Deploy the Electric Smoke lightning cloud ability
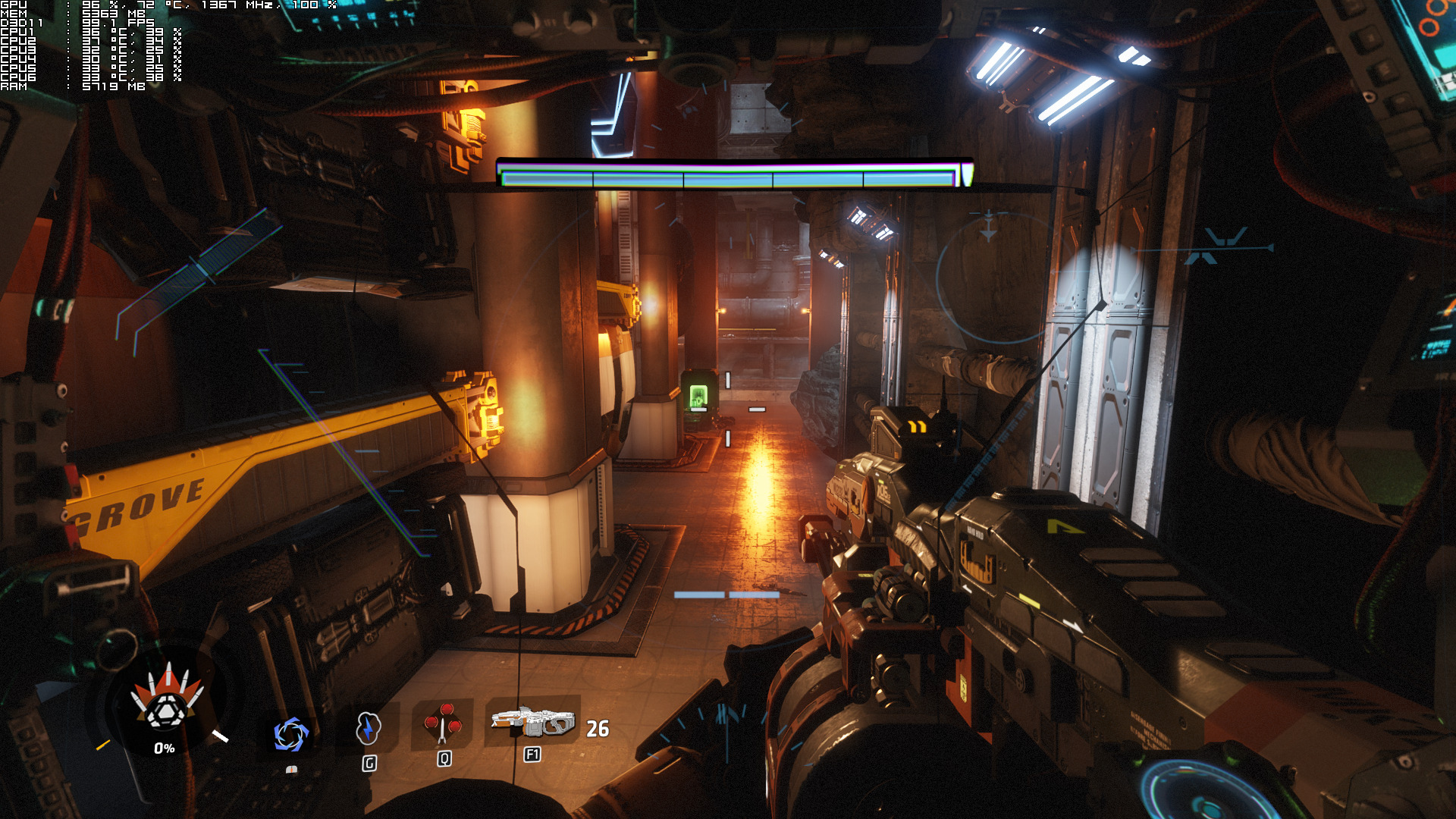This screenshot has width=1456, height=819. 368,729
